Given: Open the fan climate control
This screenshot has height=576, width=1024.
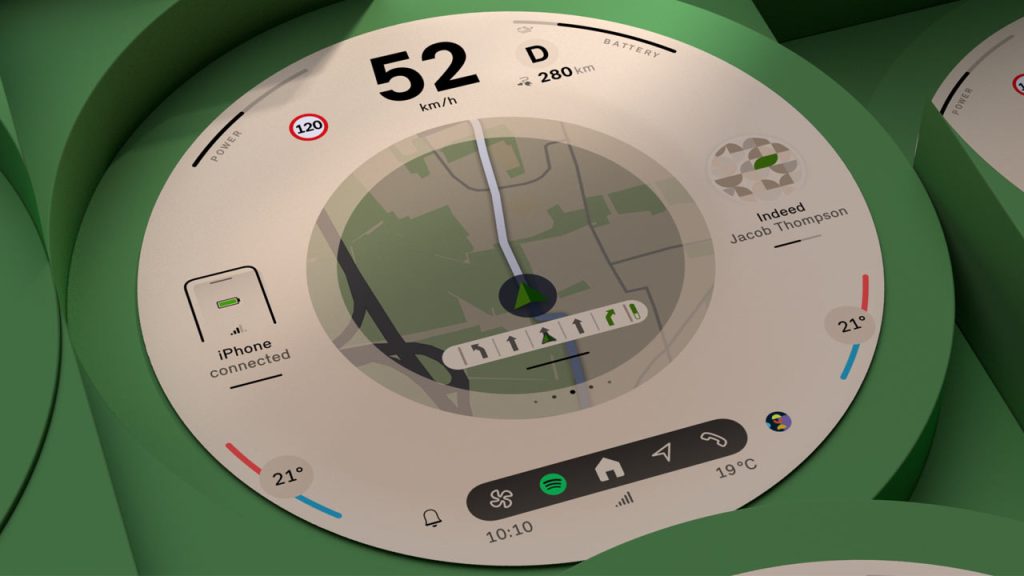Looking at the screenshot, I should (500, 498).
